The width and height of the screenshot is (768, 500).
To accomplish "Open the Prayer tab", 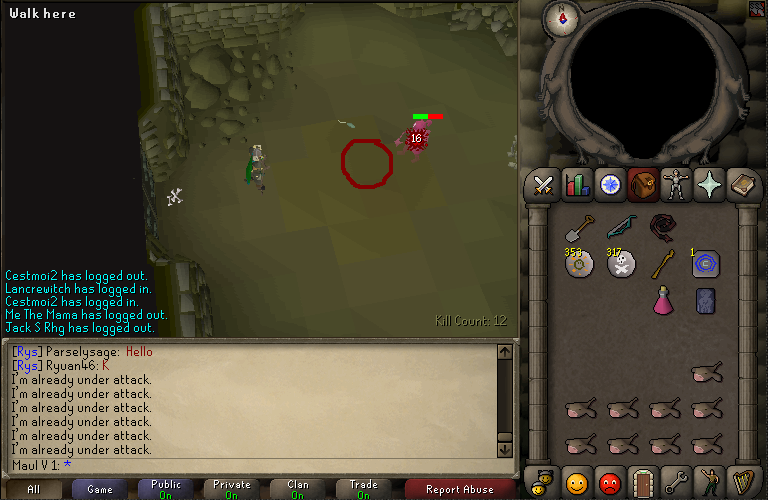I will (x=711, y=185).
